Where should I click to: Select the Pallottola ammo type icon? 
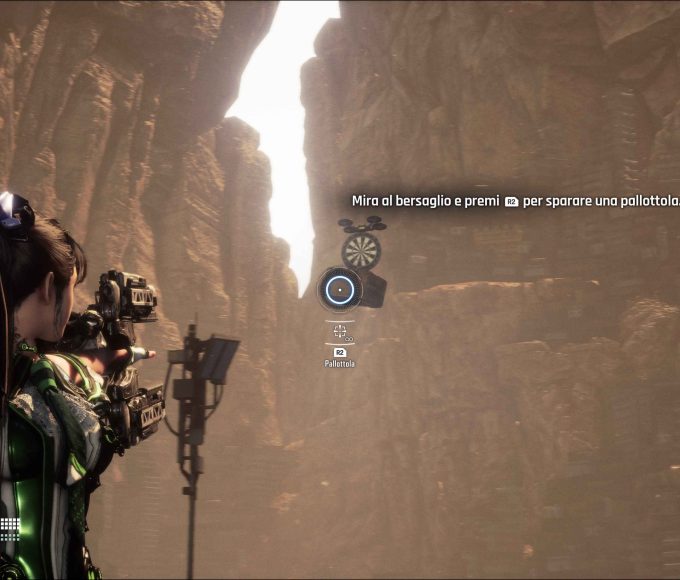coord(340,330)
